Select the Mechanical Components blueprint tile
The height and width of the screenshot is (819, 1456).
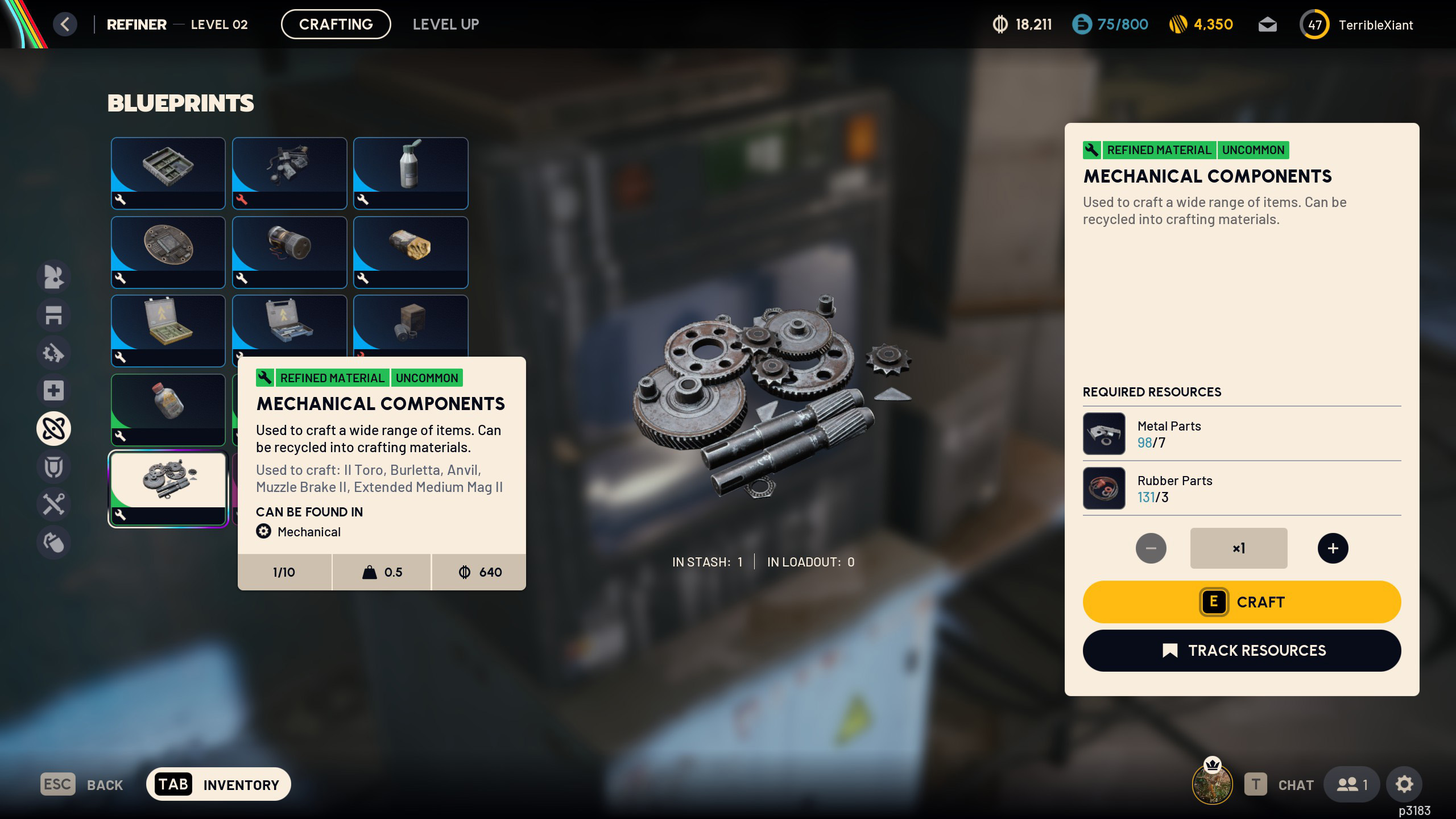point(168,488)
